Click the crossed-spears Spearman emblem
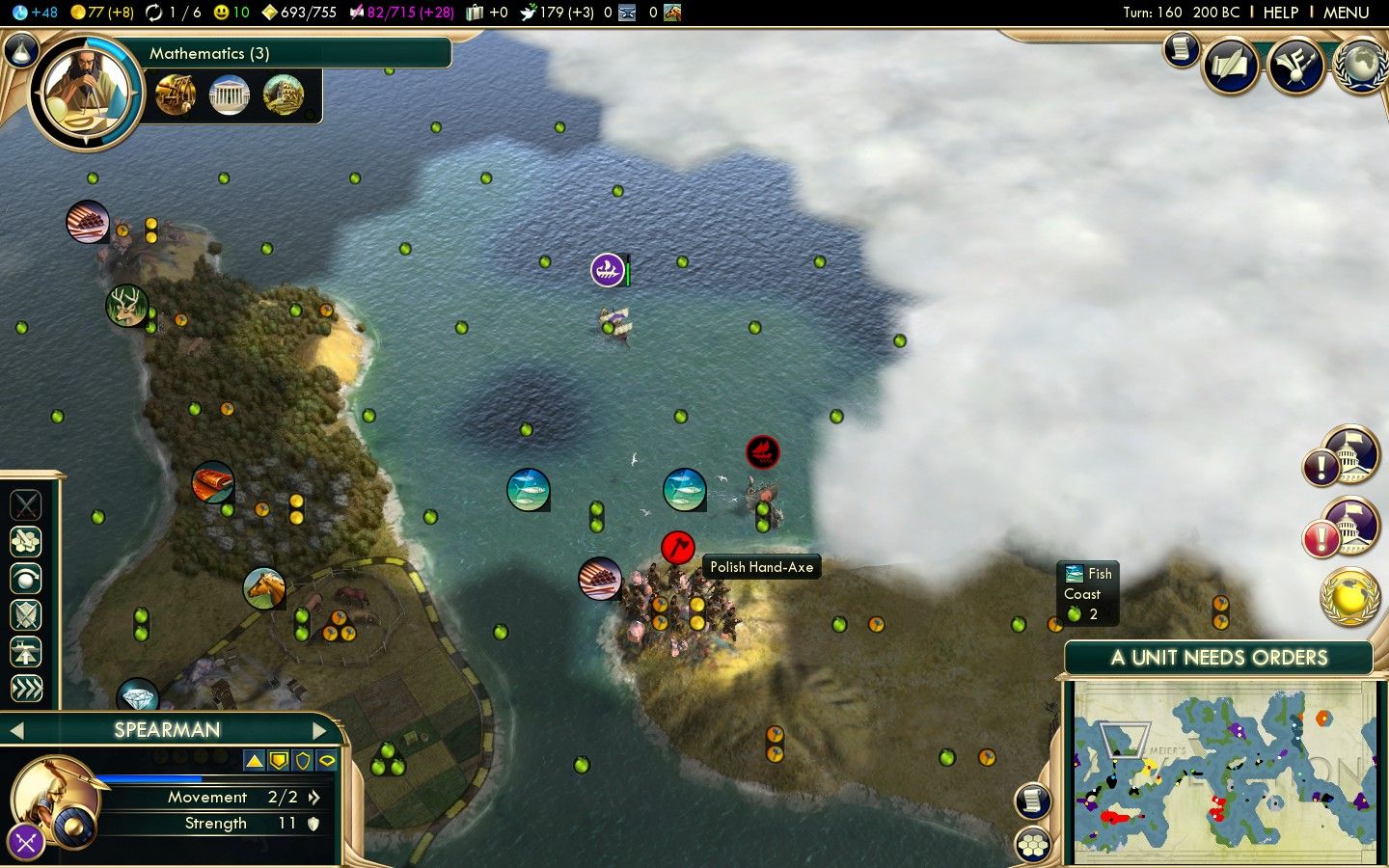Viewport: 1389px width, 868px height. tap(25, 840)
